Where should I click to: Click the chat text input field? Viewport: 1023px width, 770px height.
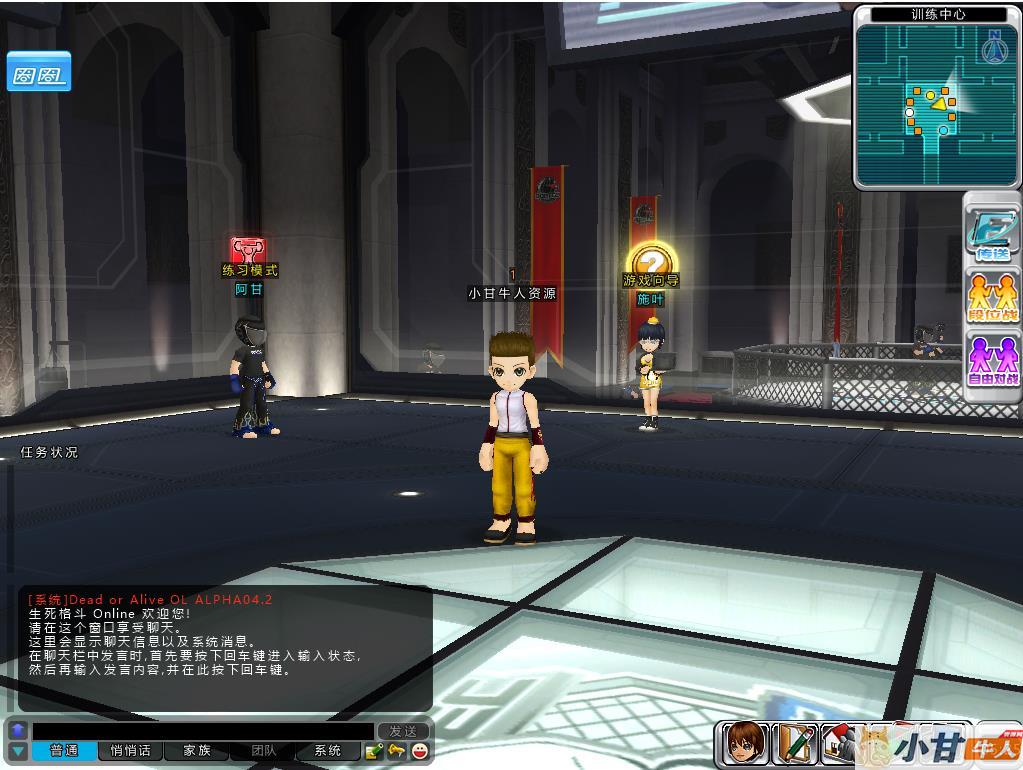tap(202, 731)
